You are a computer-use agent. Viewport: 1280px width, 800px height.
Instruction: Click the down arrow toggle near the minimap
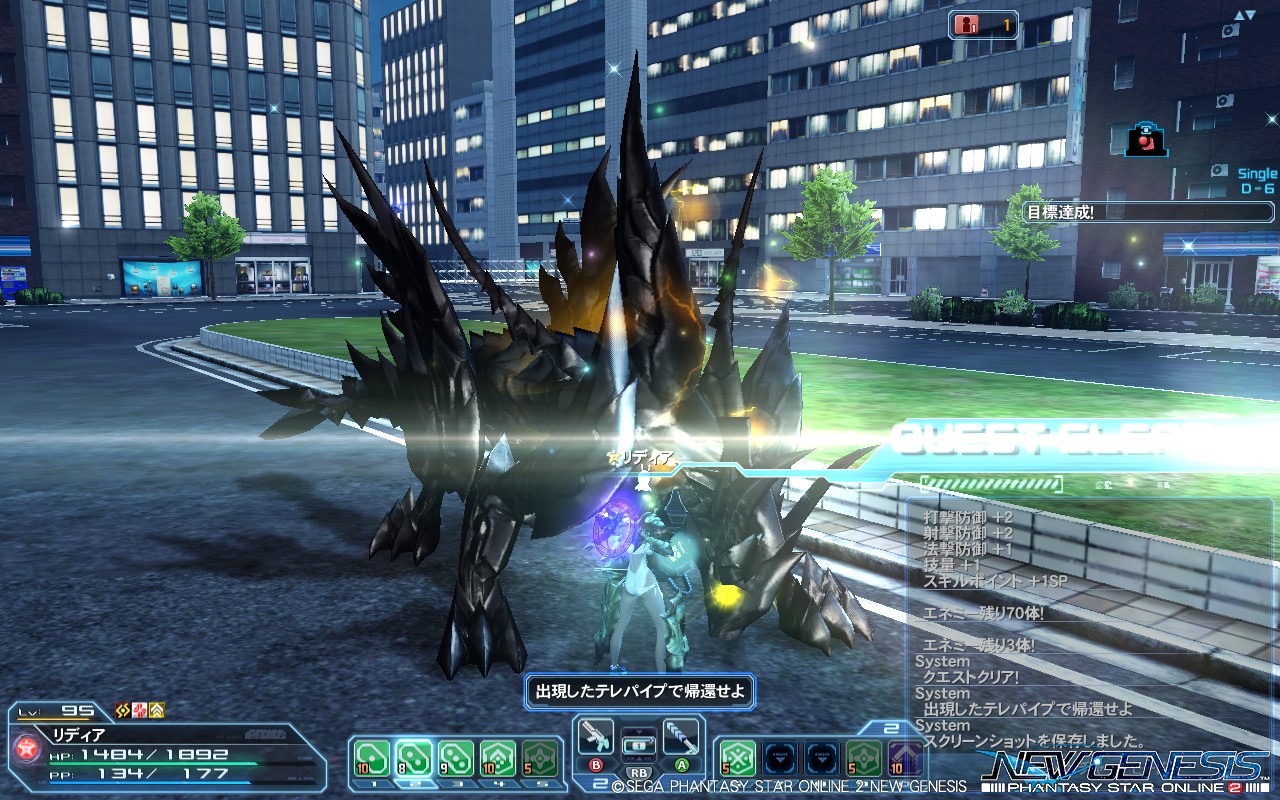tap(1249, 15)
